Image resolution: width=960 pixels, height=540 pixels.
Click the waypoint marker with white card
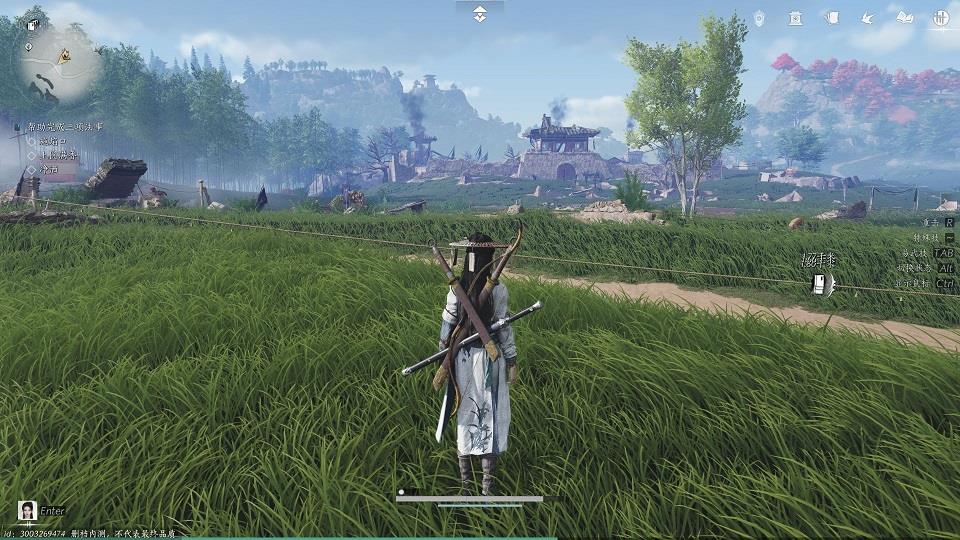819,284
